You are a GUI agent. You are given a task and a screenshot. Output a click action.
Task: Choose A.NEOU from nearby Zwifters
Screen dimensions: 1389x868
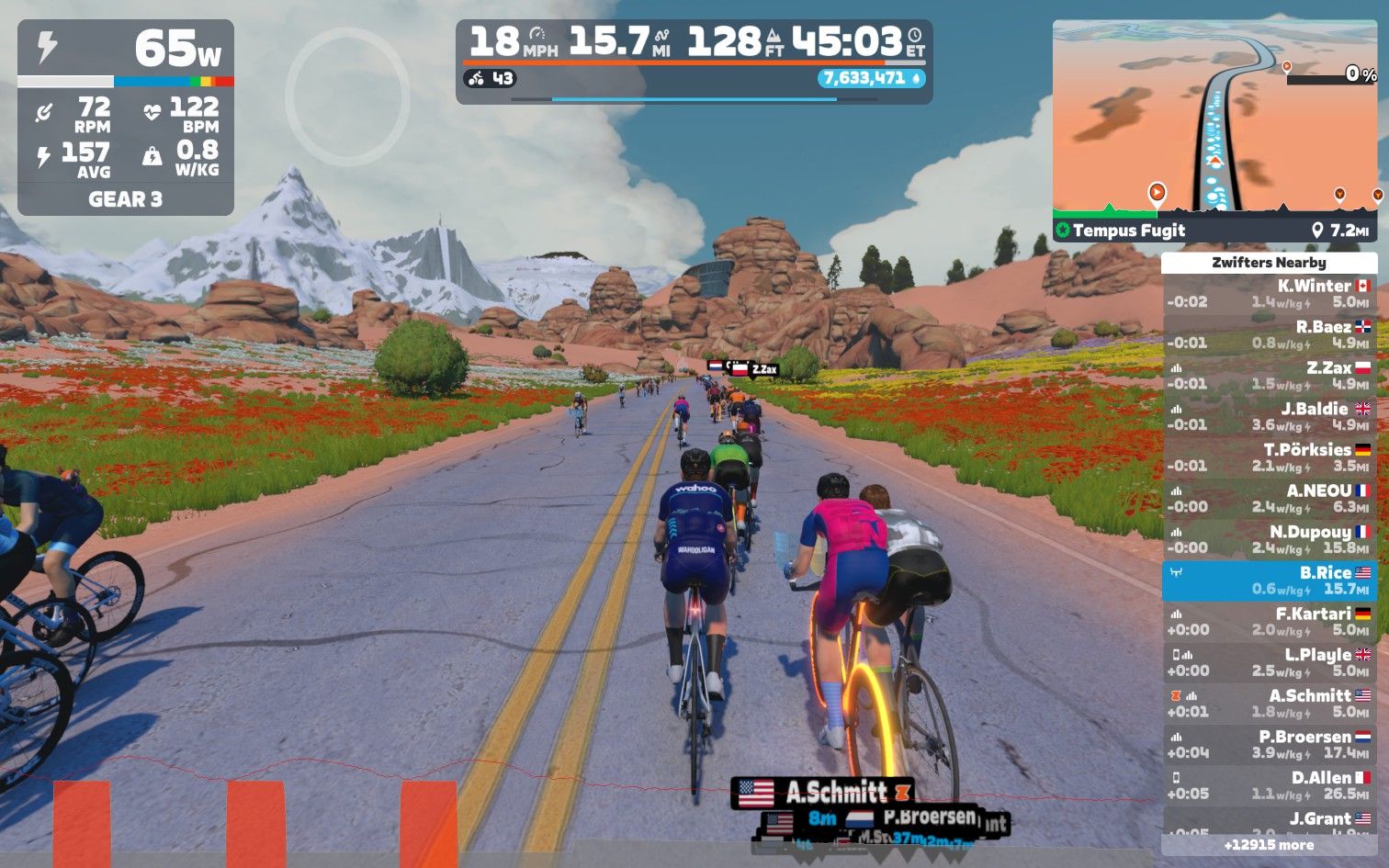tap(1269, 499)
